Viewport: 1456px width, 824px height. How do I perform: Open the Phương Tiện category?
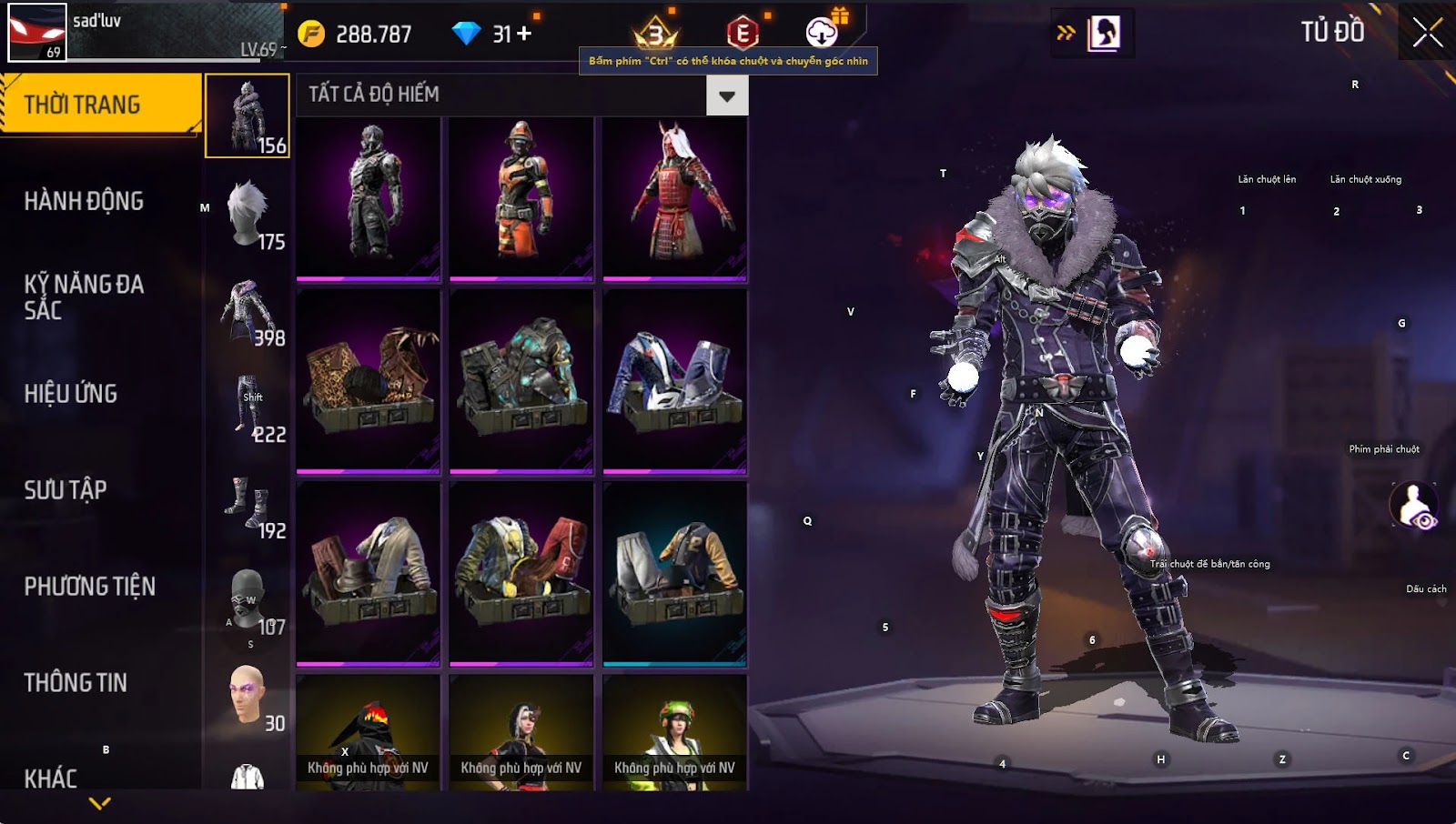(89, 587)
